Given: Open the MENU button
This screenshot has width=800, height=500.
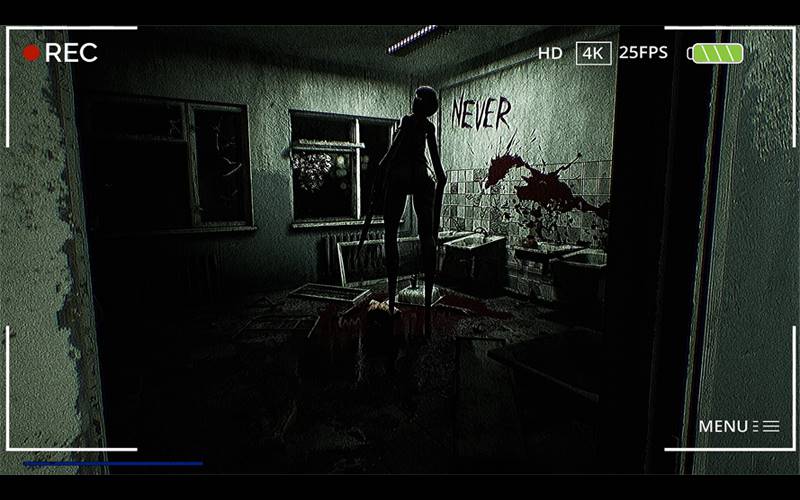Looking at the screenshot, I should click(738, 426).
